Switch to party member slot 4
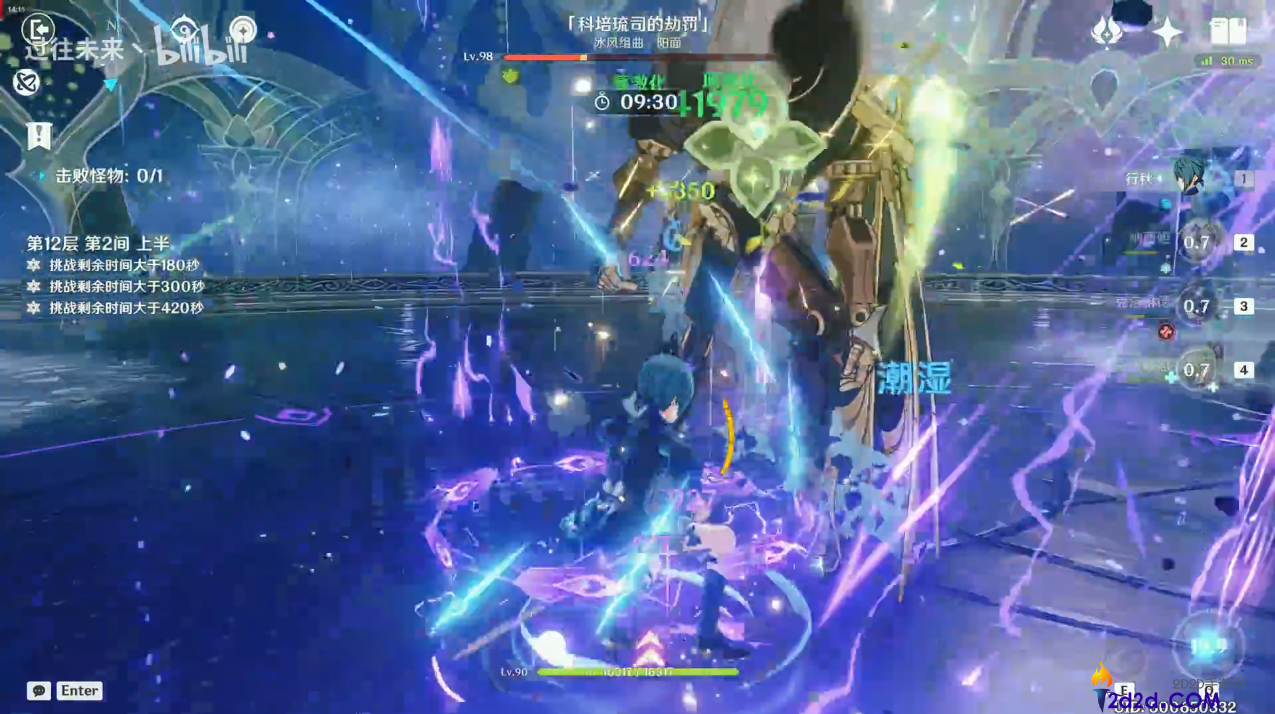 pos(1197,370)
